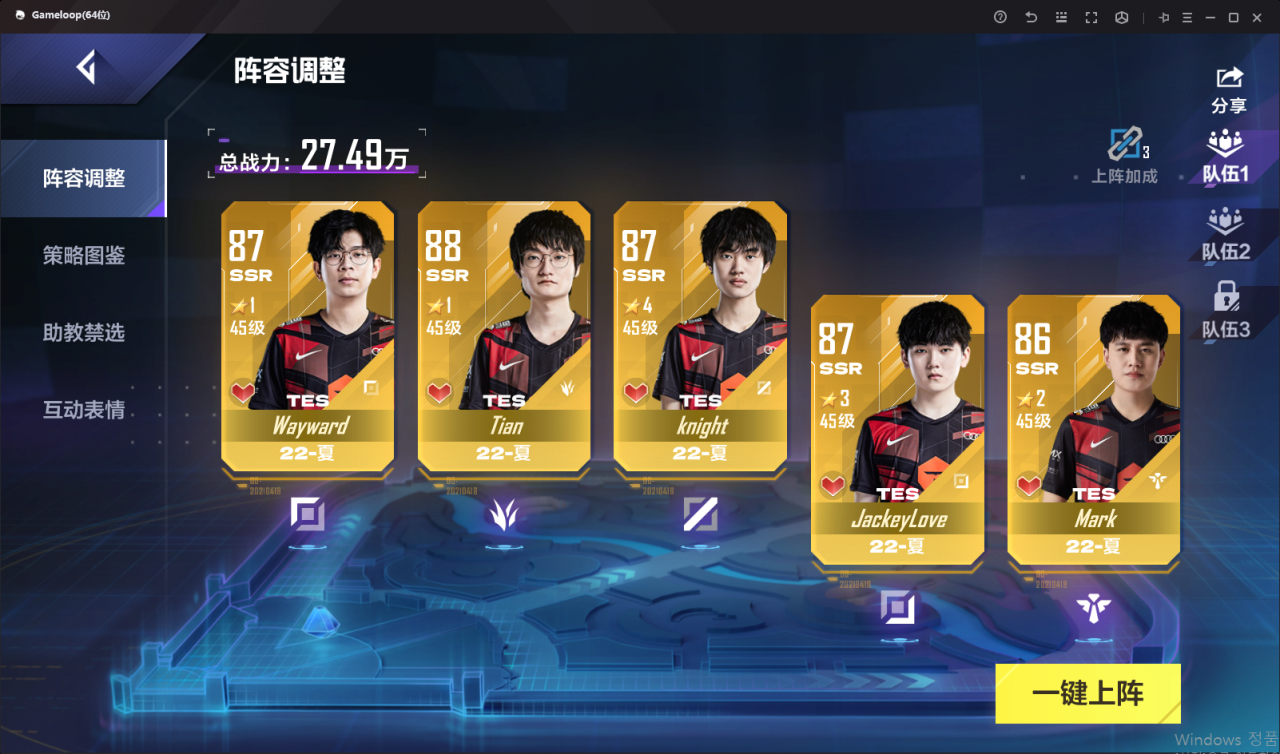
Task: Switch to the 队伍2 team tab
Action: point(1227,235)
